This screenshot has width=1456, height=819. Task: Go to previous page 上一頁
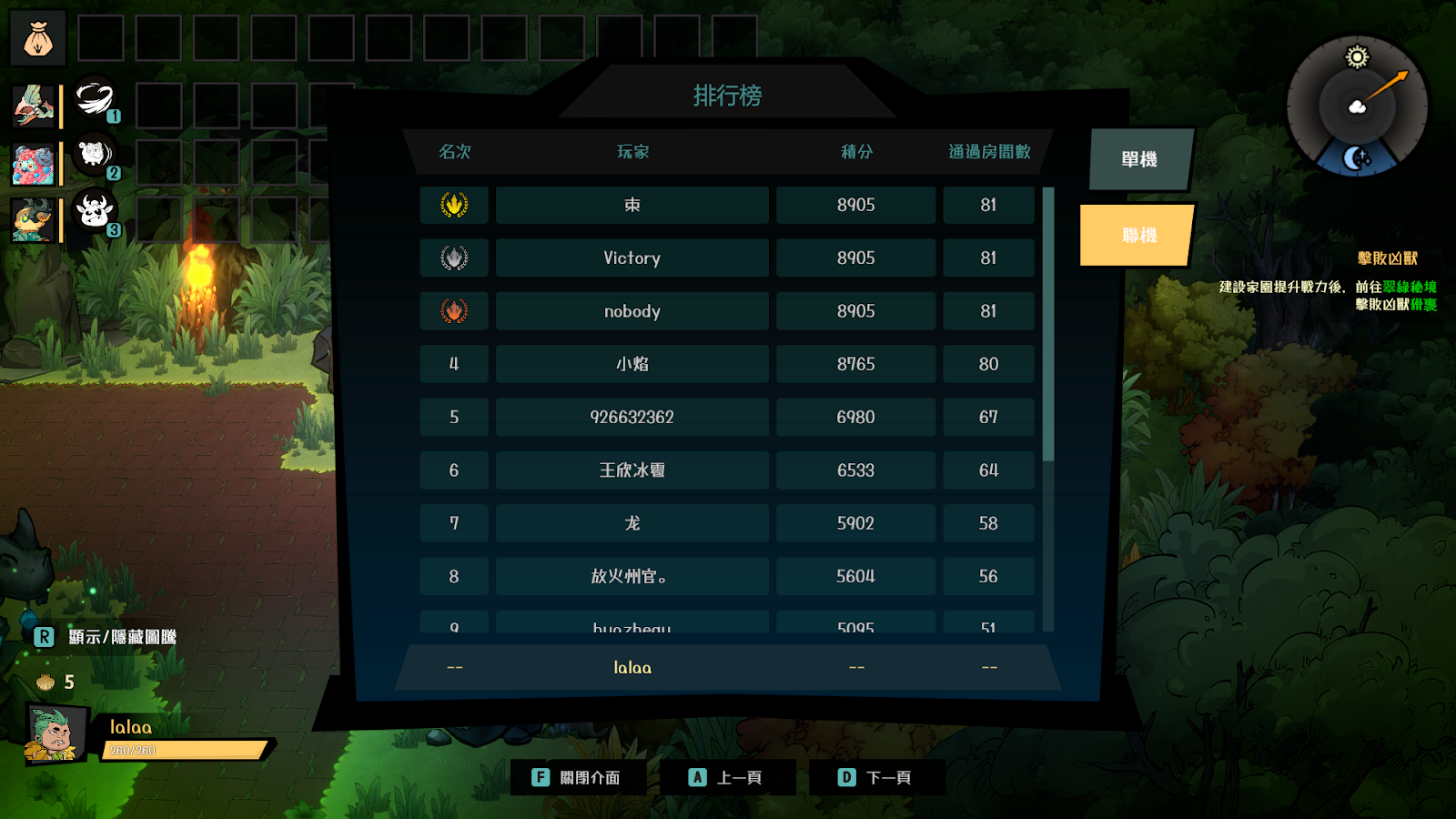pyautogui.click(x=727, y=777)
